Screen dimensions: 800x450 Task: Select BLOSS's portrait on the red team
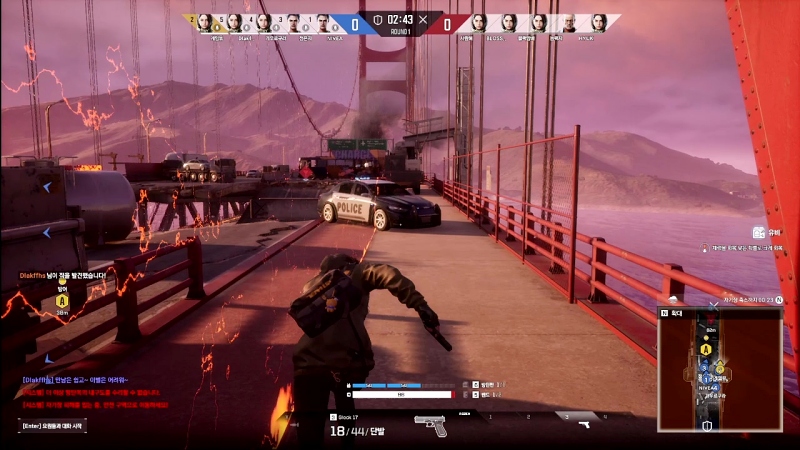click(x=509, y=22)
